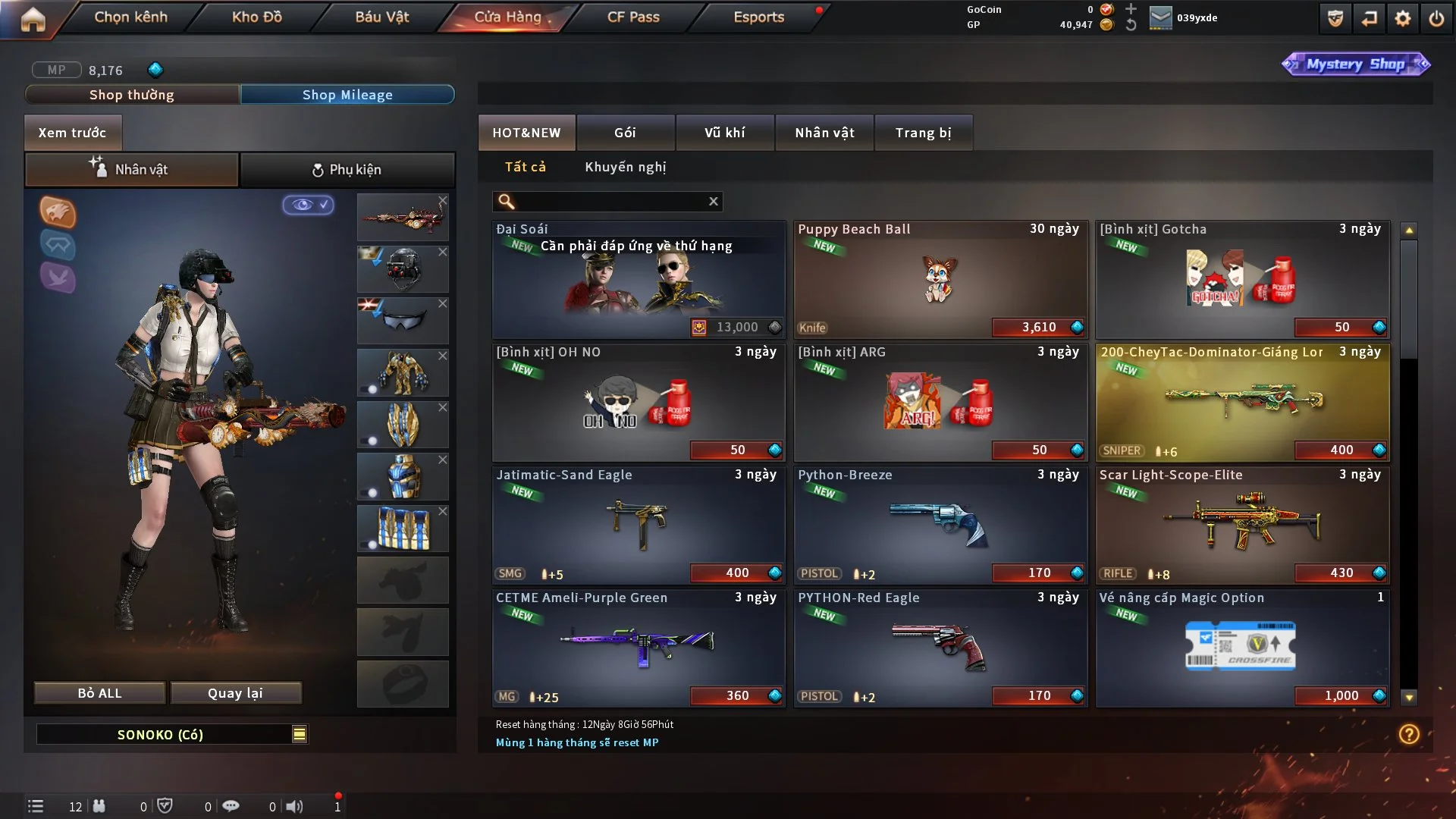The height and width of the screenshot is (819, 1456).
Task: Remove all previewed items with Bỏ ALL
Action: click(99, 693)
